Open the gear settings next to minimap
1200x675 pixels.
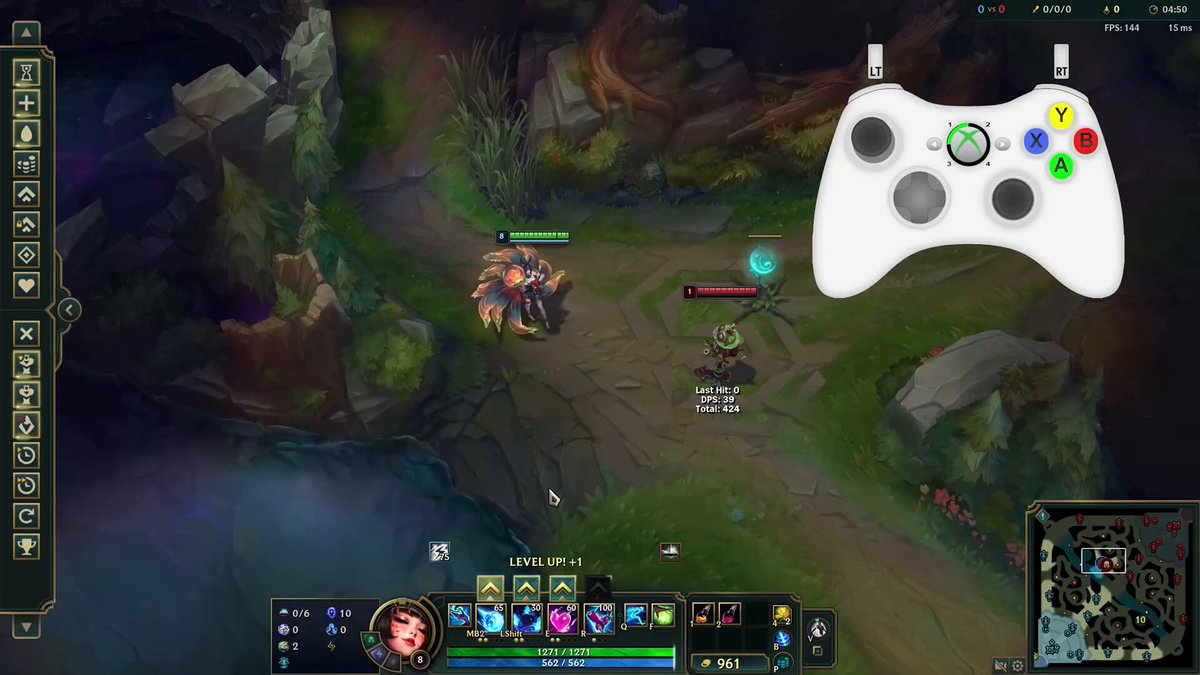1018,665
